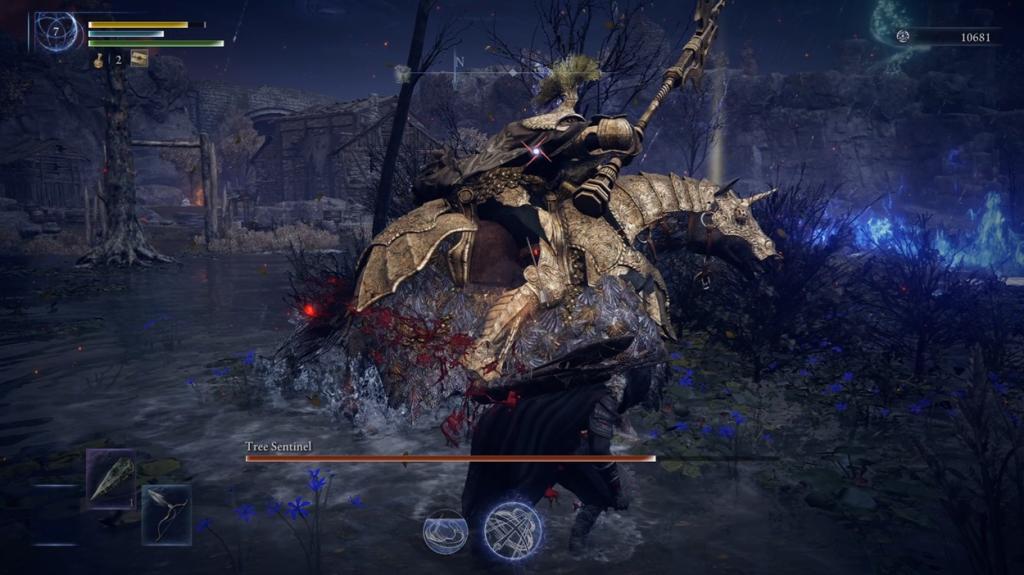Click the gold square buff icon
Image resolution: width=1024 pixels, height=575 pixels.
(x=139, y=59)
